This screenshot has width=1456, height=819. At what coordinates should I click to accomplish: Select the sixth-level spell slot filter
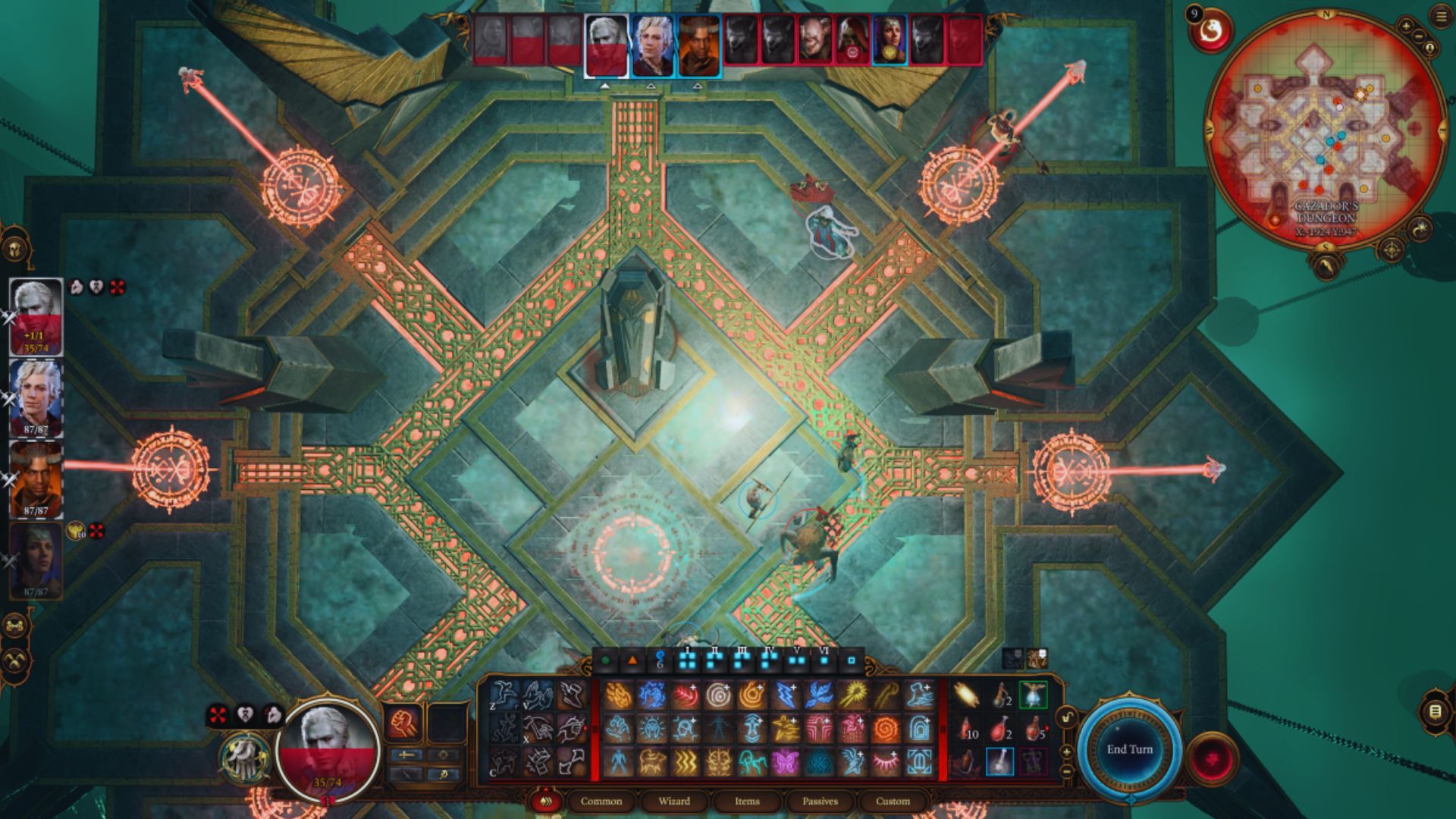824,659
